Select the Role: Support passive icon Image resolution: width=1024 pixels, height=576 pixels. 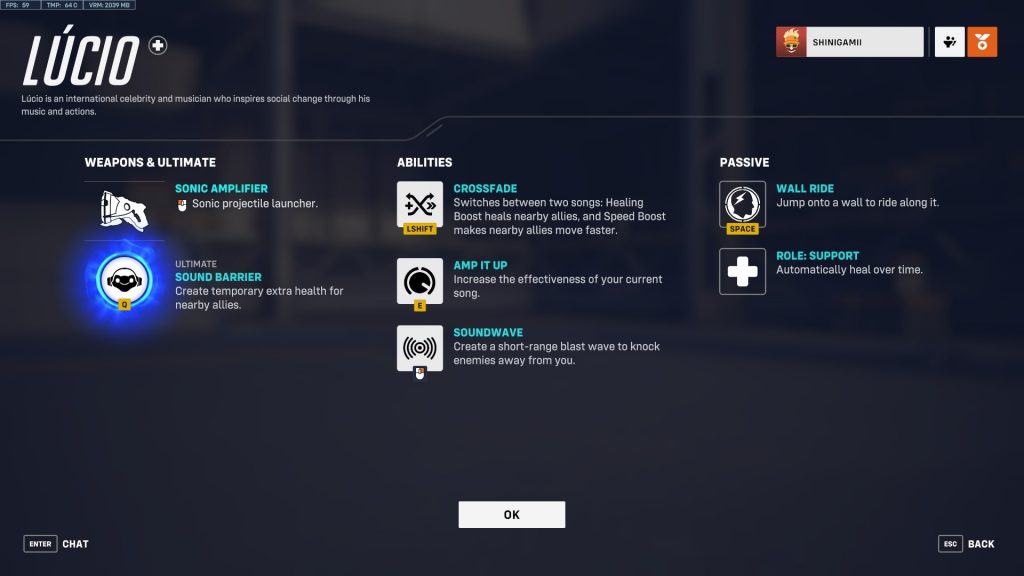click(x=742, y=271)
